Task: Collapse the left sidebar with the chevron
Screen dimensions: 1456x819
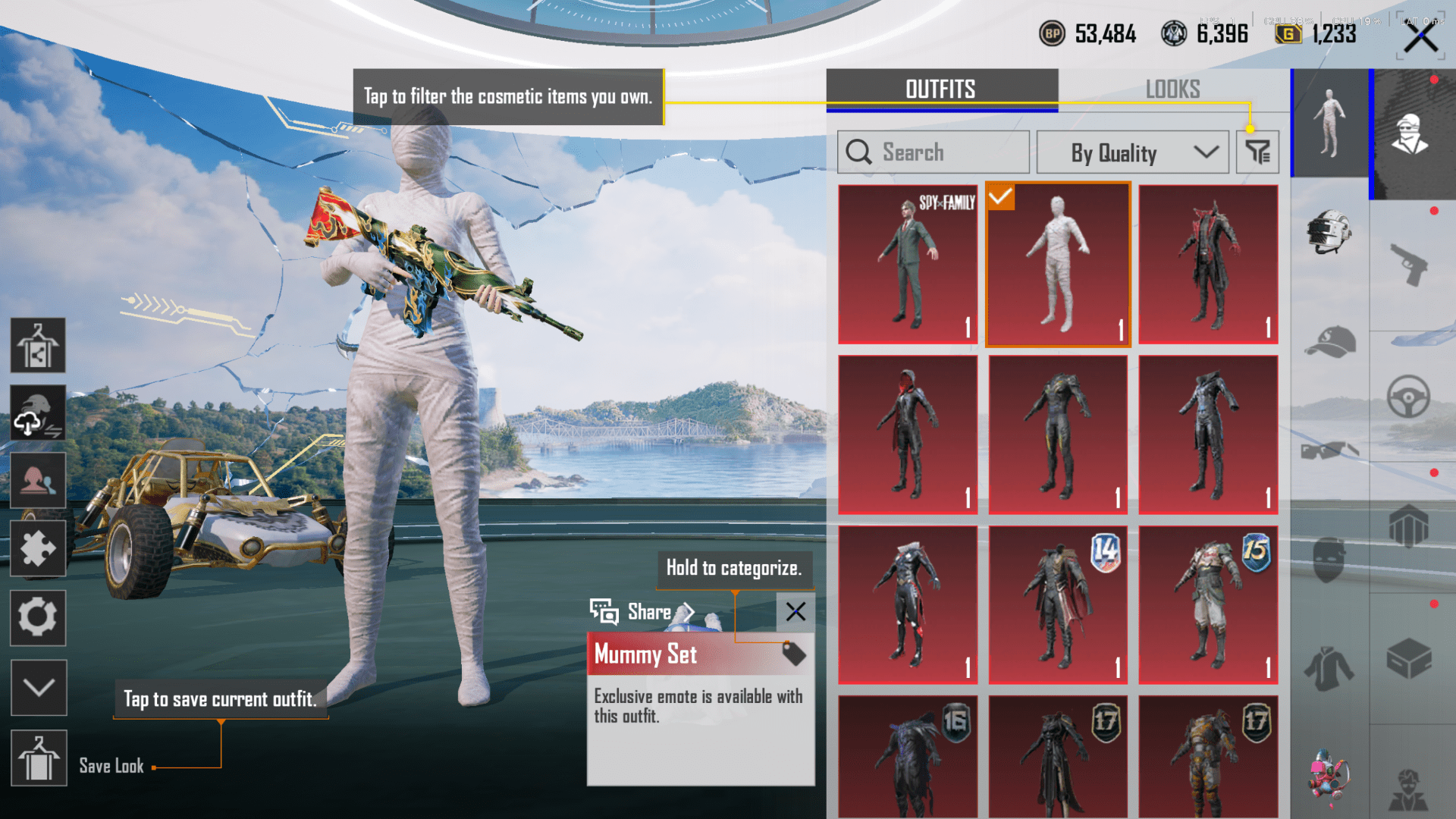Action: click(38, 688)
